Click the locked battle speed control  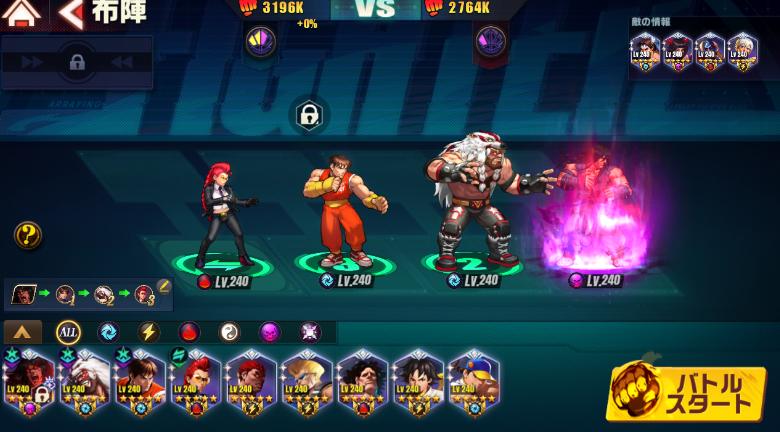(x=77, y=62)
